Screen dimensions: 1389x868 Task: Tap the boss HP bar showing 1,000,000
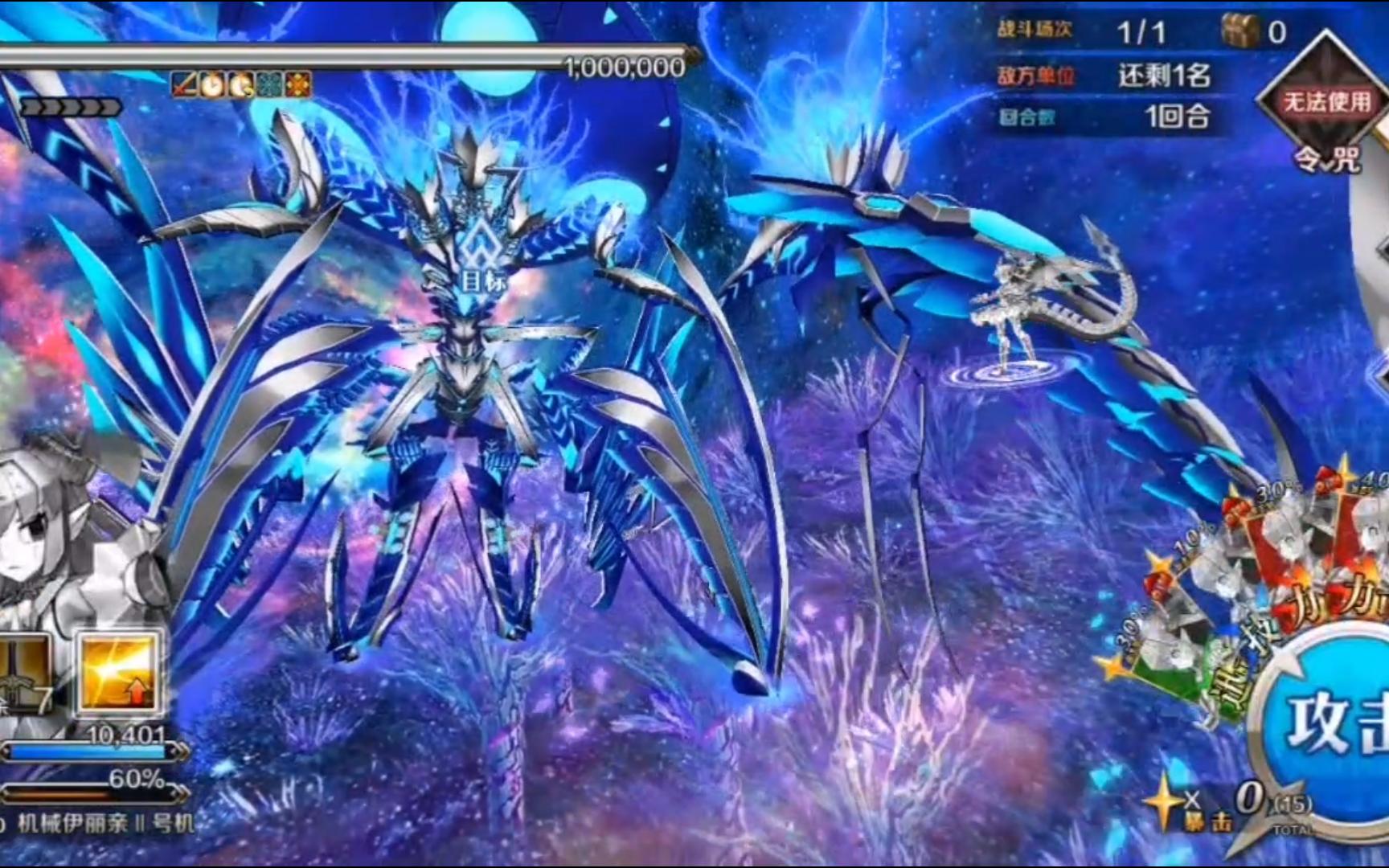pyautogui.click(x=402, y=56)
